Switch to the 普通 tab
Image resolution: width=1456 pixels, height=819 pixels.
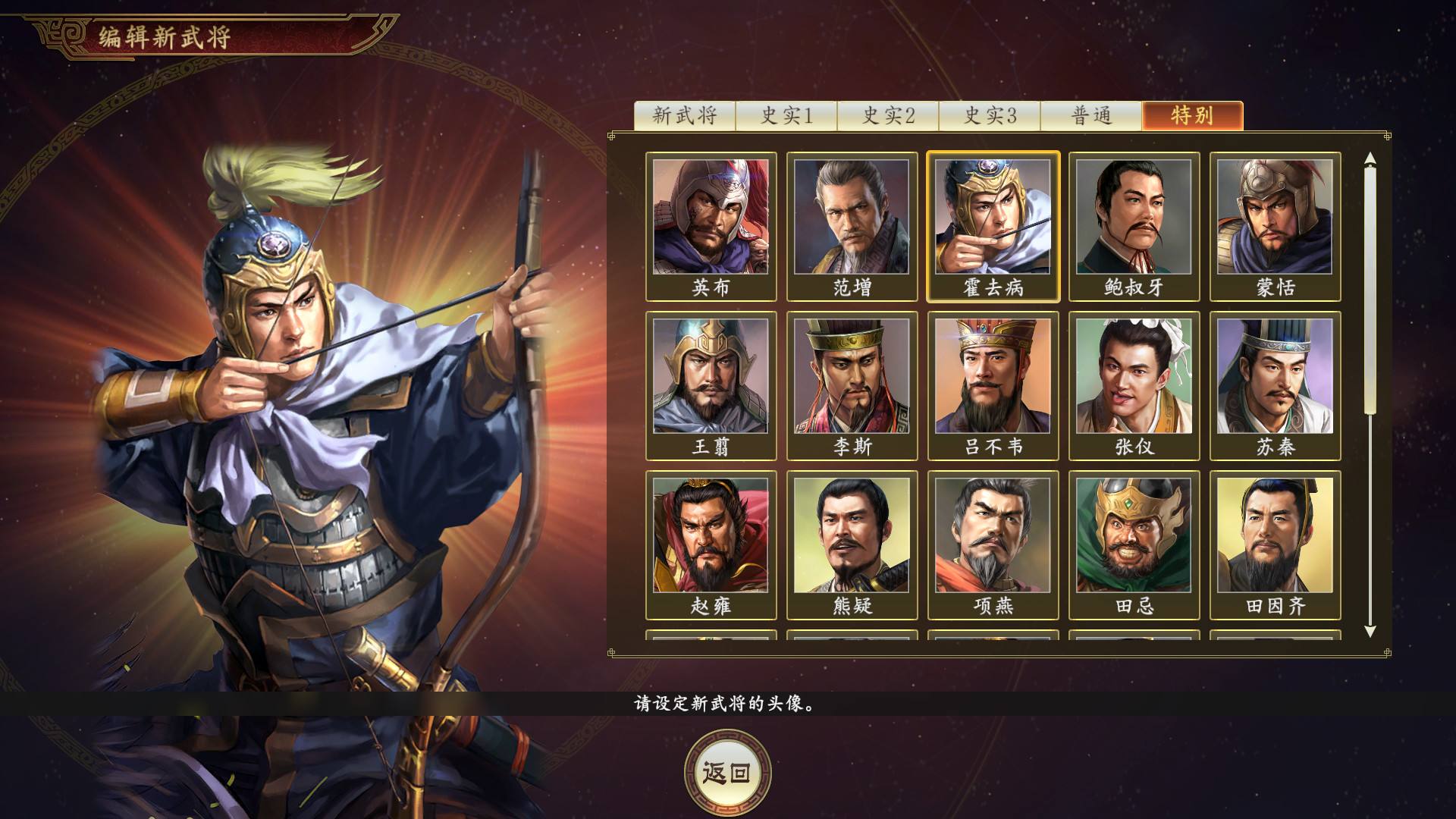pos(1090,115)
